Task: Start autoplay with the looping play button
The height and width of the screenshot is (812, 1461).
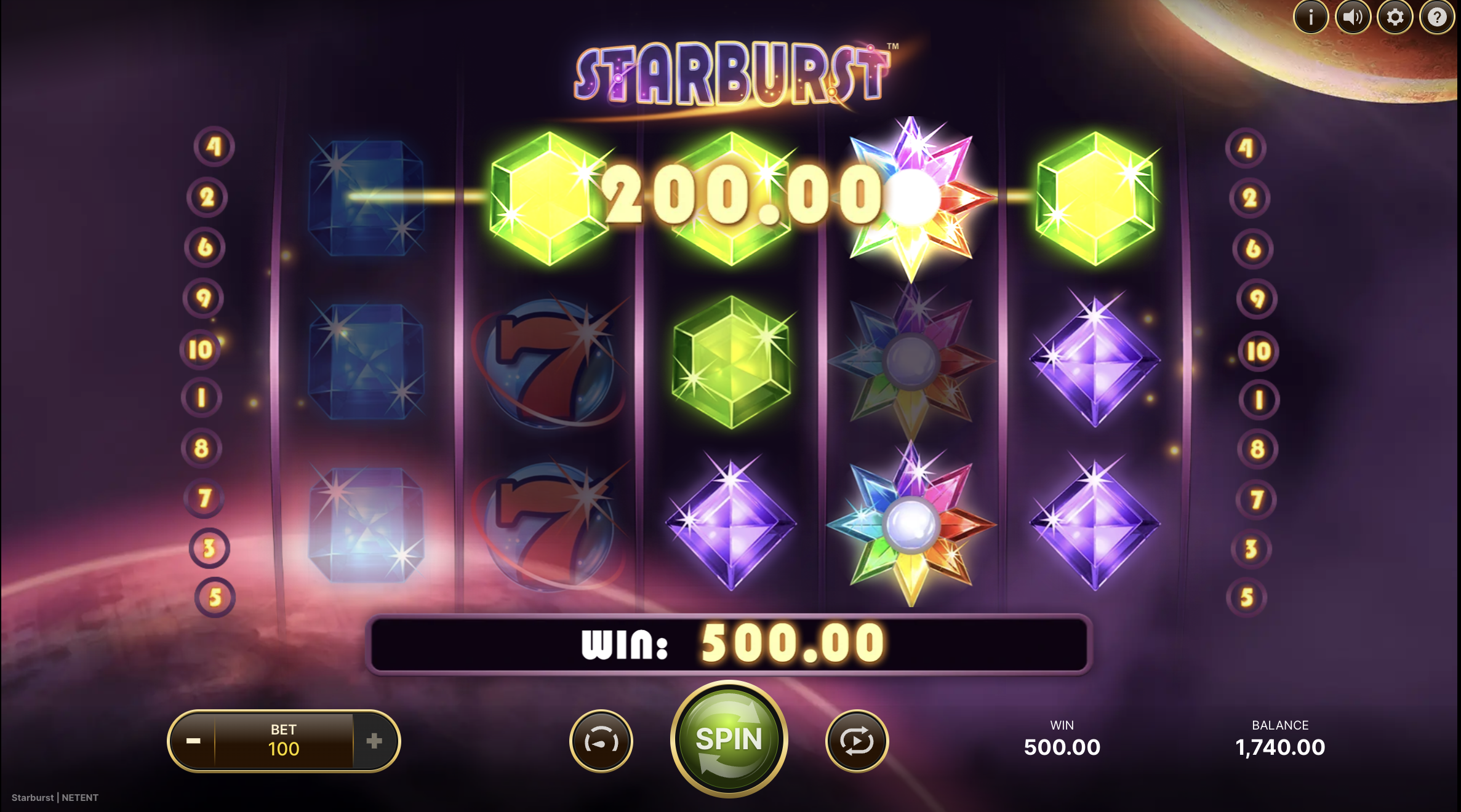Action: 857,741
